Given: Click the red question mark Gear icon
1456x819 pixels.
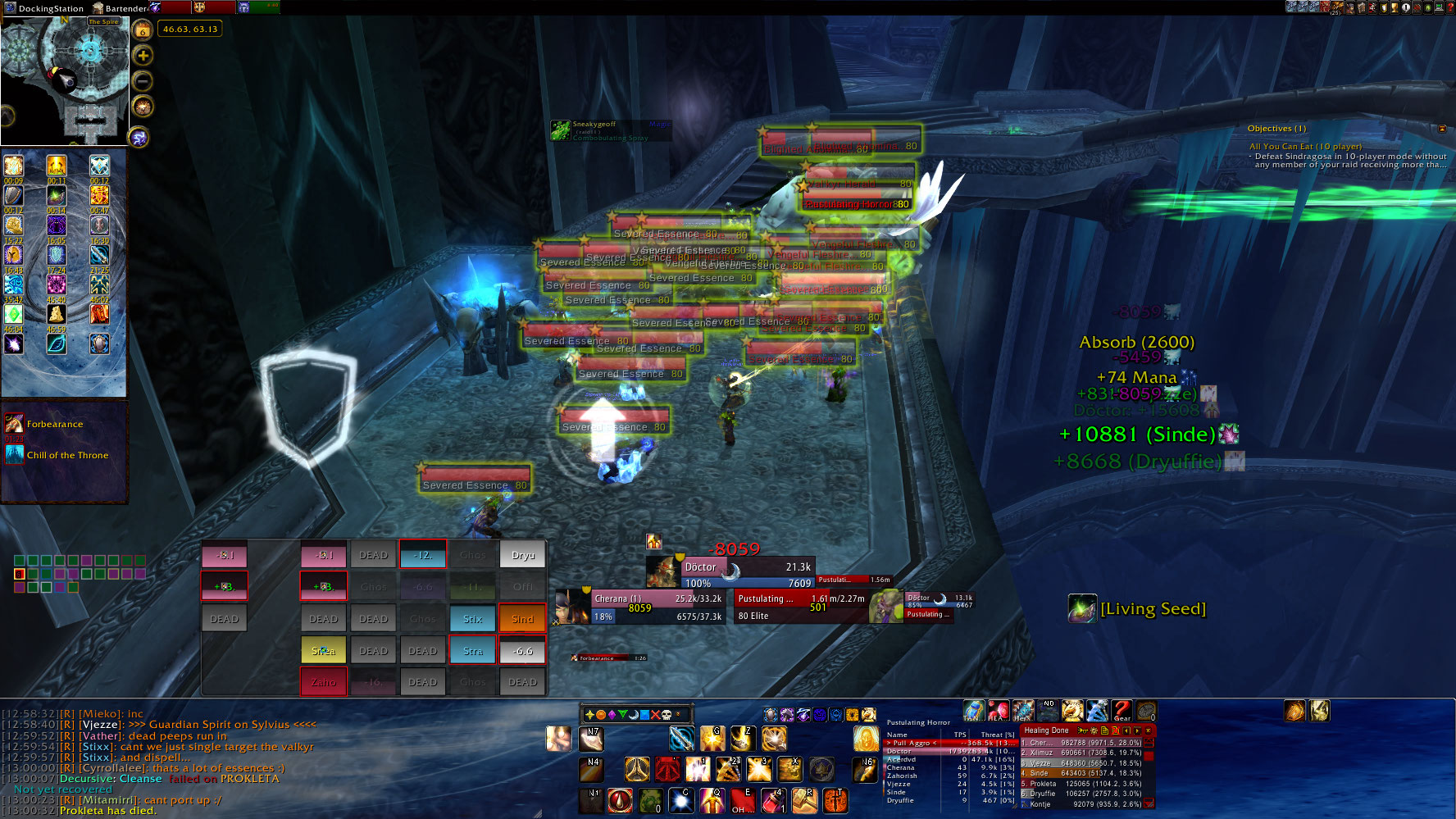Looking at the screenshot, I should tap(1121, 710).
